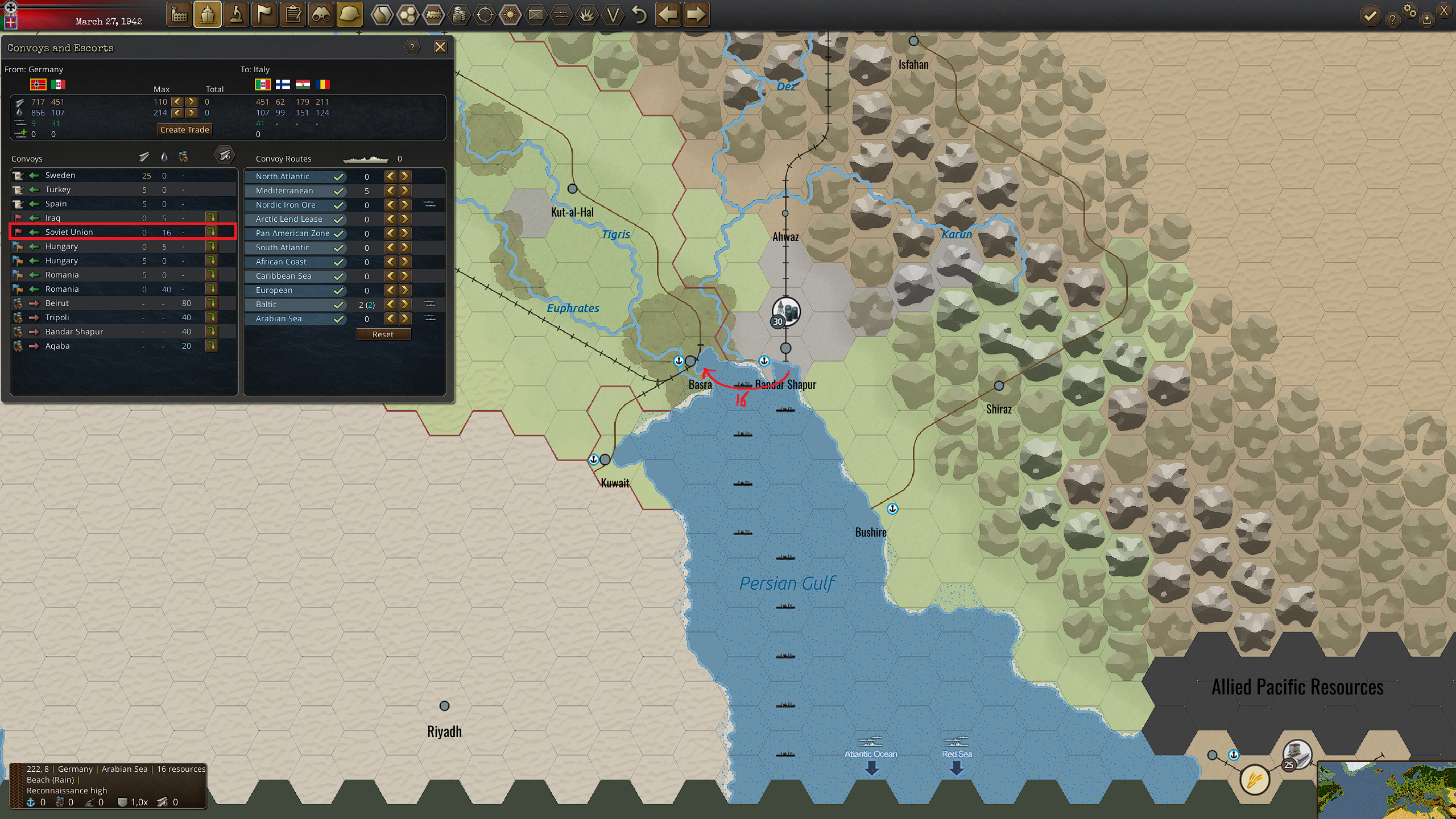Open Purchase Units helmet icon
This screenshot has width=1456, height=819.
[350, 15]
